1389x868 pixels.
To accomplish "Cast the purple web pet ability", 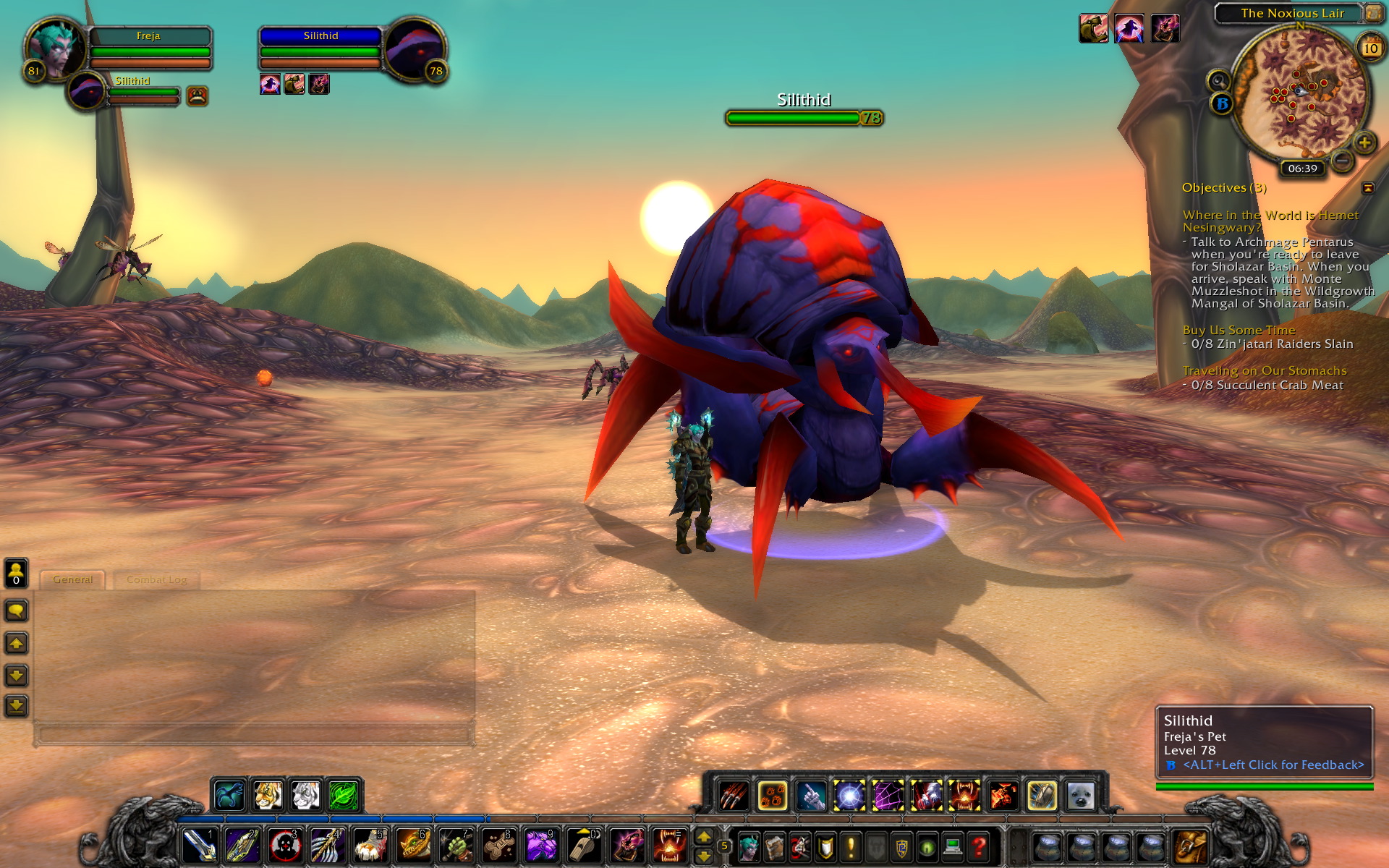I will 888,796.
